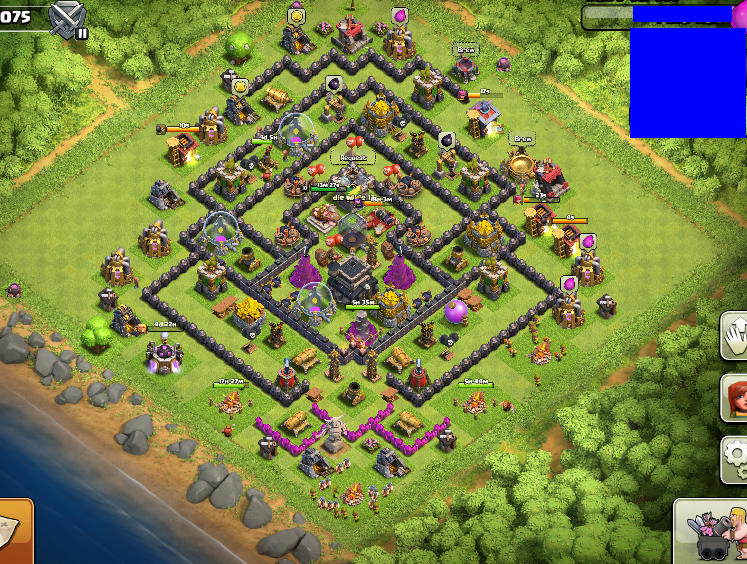Select the crossed swords league badge
This screenshot has width=747, height=564.
point(68,17)
